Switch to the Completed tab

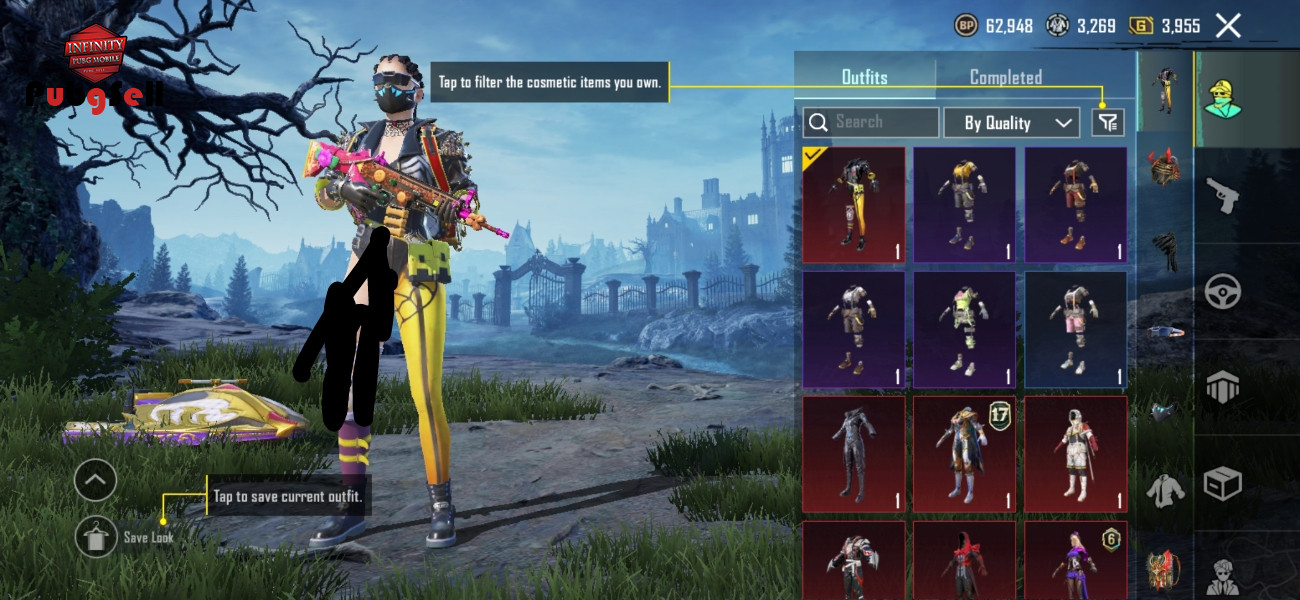pyautogui.click(x=1005, y=77)
